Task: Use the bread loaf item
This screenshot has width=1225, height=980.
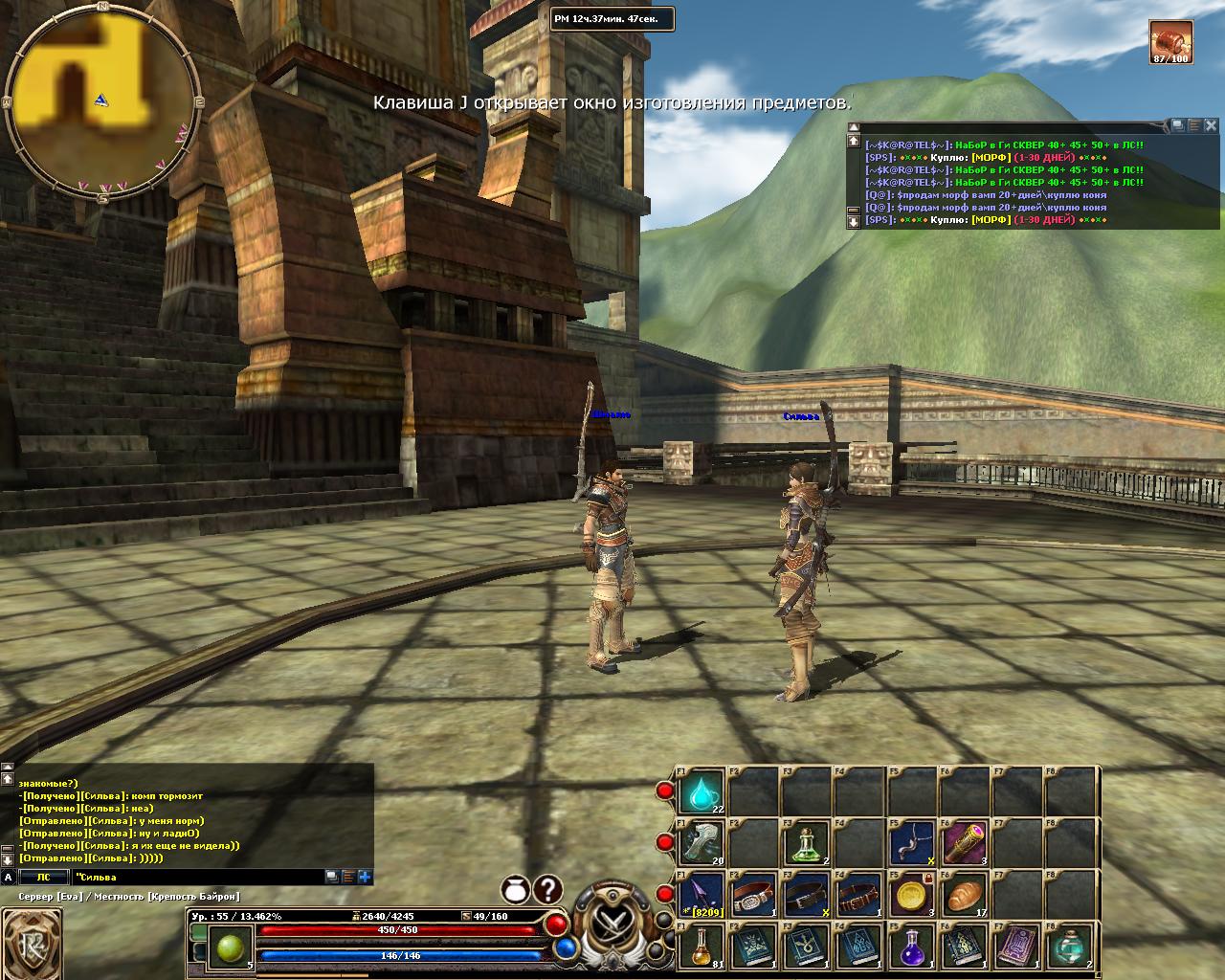Action: click(x=963, y=896)
